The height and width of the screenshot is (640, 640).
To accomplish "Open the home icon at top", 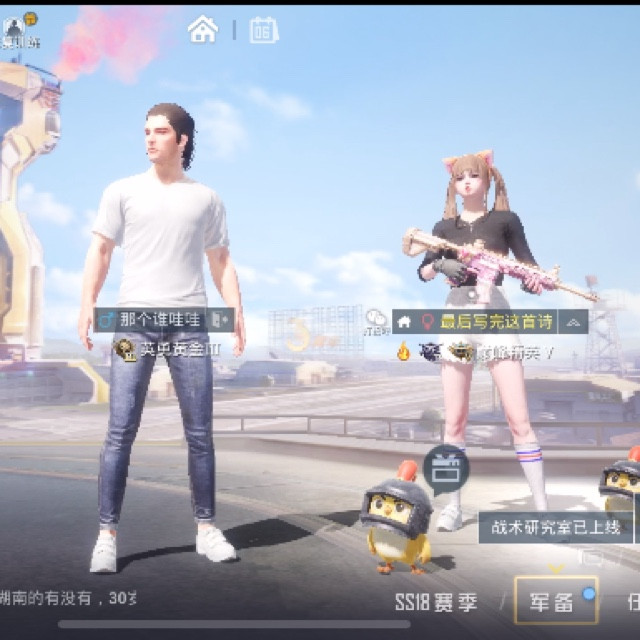I will [203, 30].
